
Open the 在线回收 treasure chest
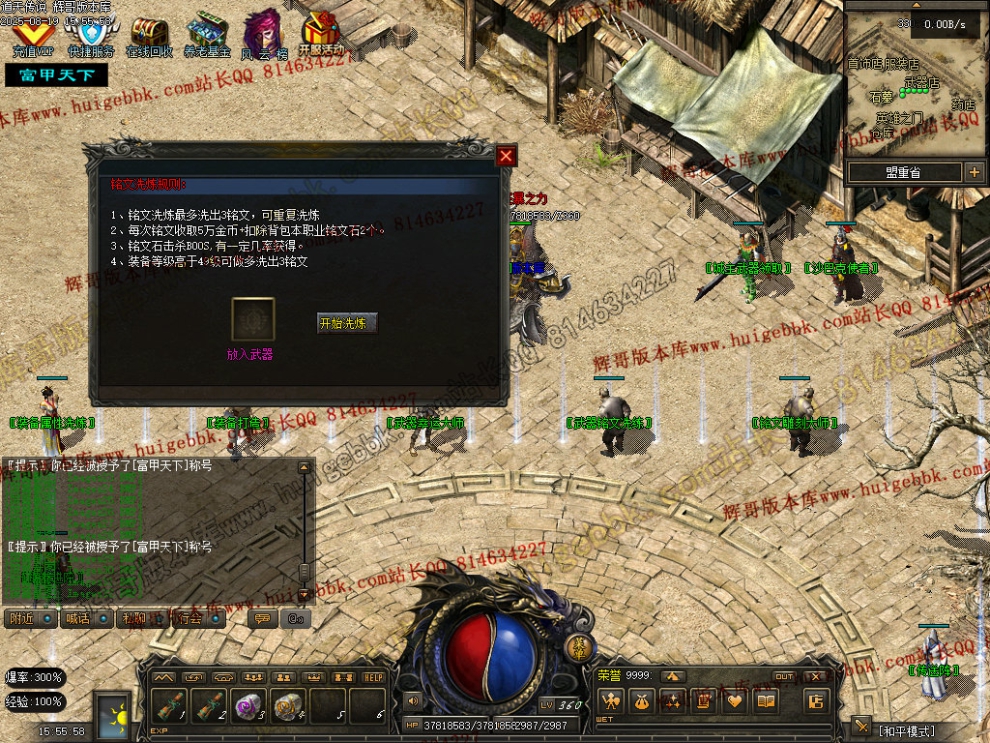pos(149,32)
